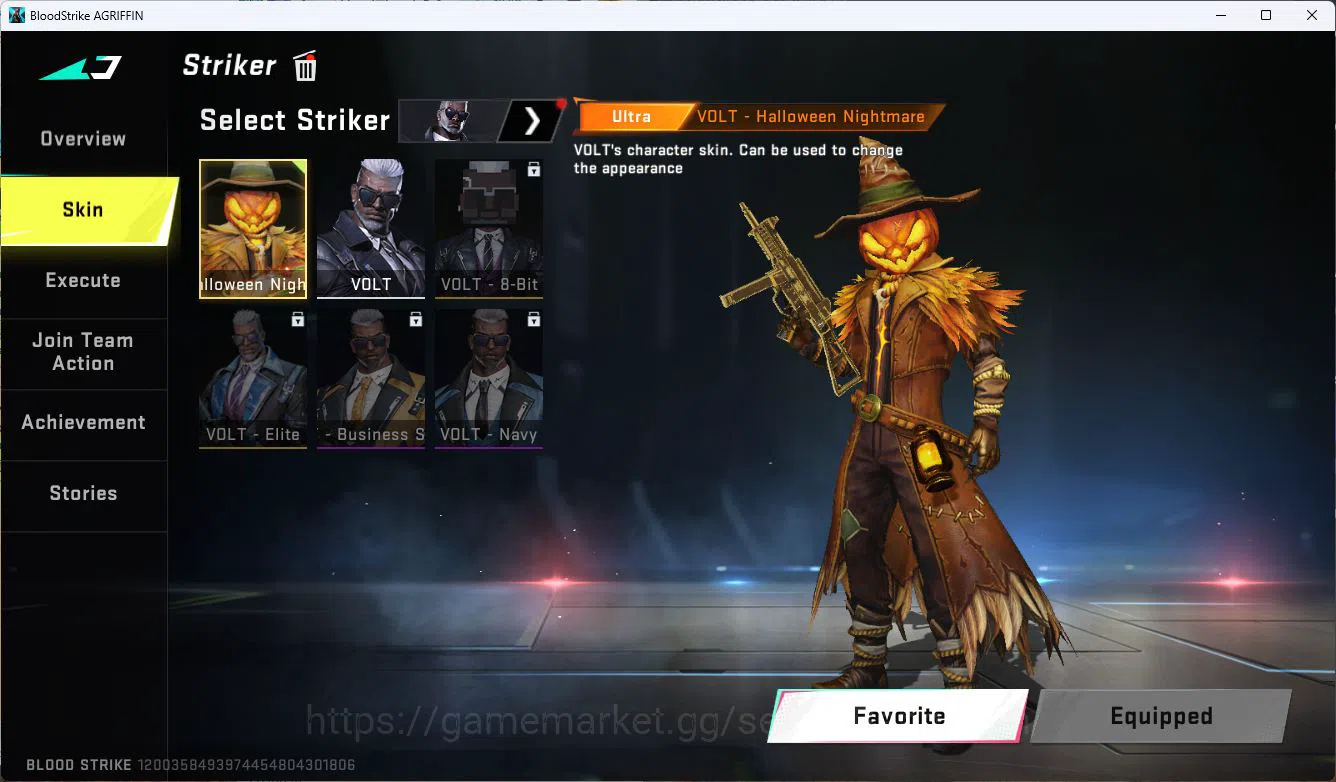This screenshot has height=782, width=1336.
Task: Mark the current skin as Favorite
Action: point(899,715)
